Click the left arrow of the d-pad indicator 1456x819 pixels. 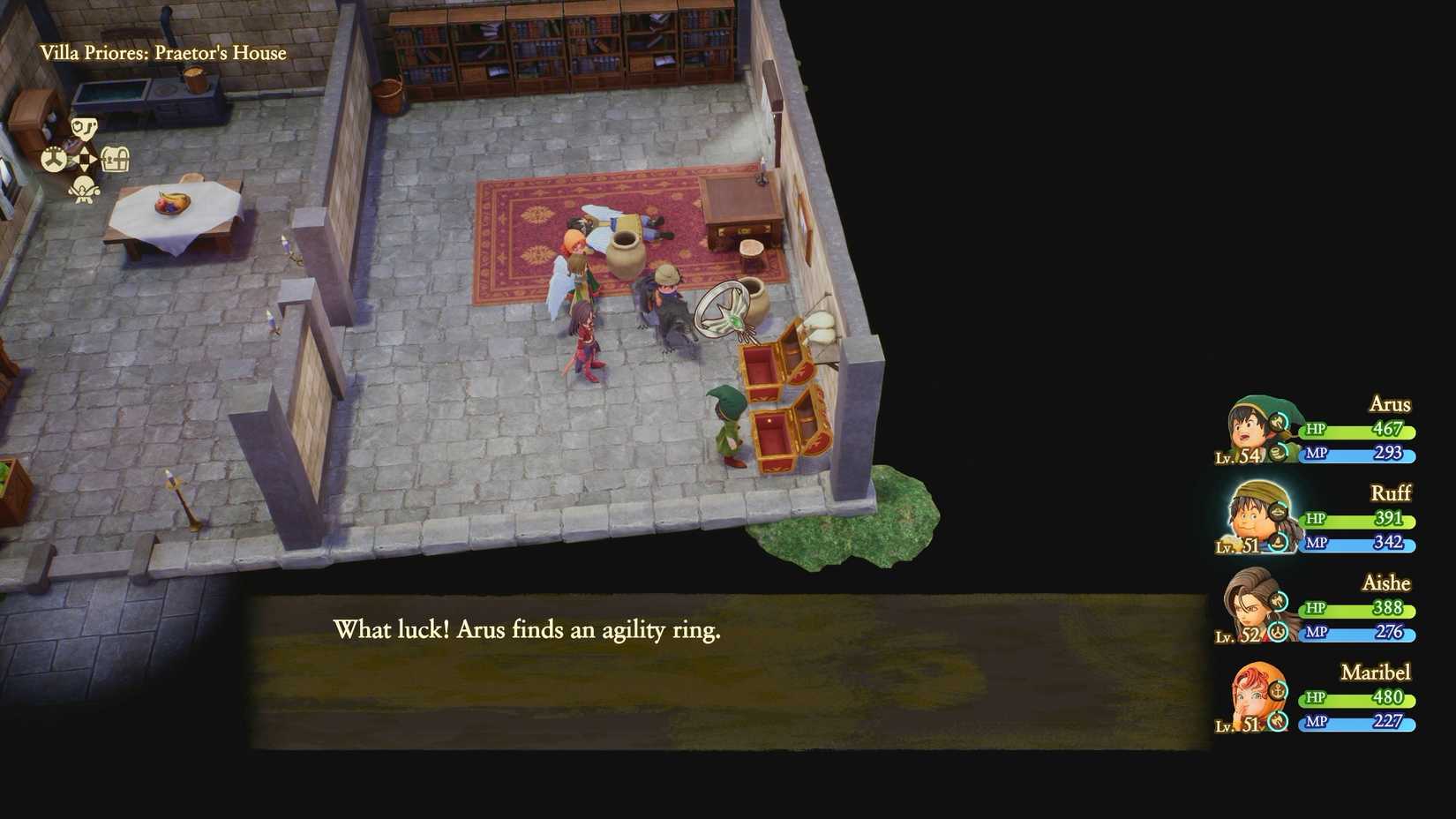[76, 158]
